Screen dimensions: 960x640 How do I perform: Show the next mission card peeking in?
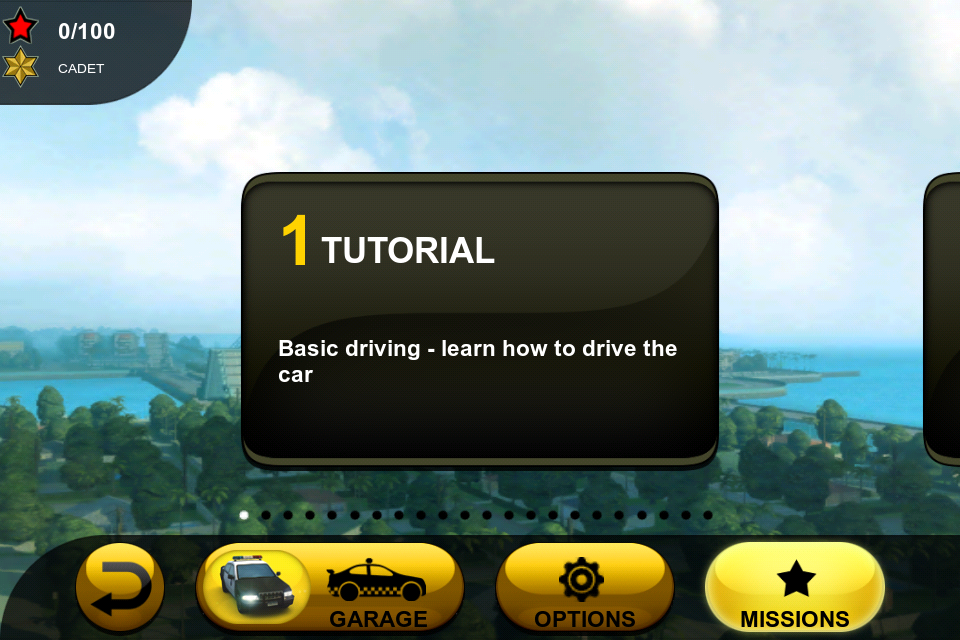pos(943,318)
